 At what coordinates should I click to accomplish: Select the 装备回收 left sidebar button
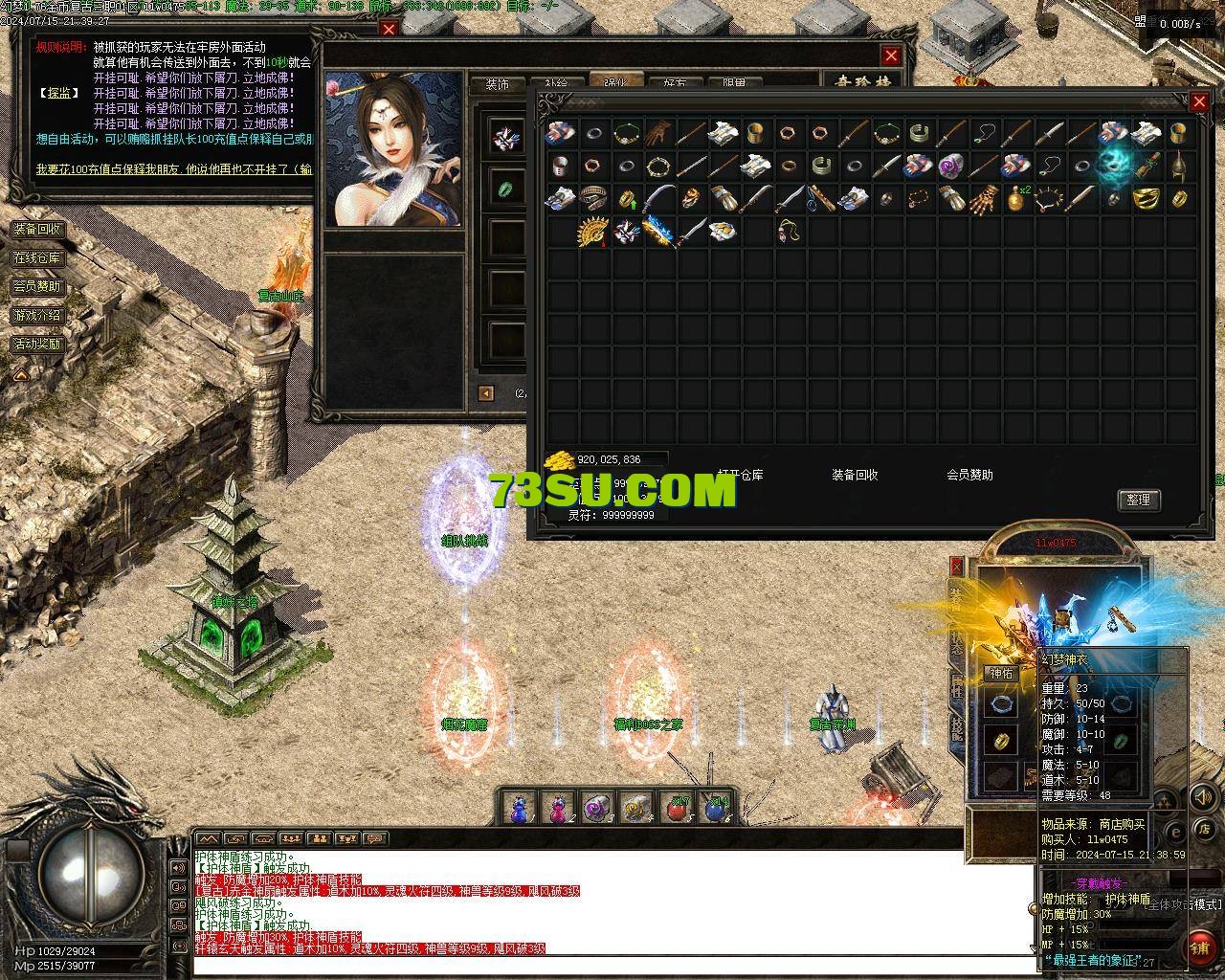click(x=37, y=230)
